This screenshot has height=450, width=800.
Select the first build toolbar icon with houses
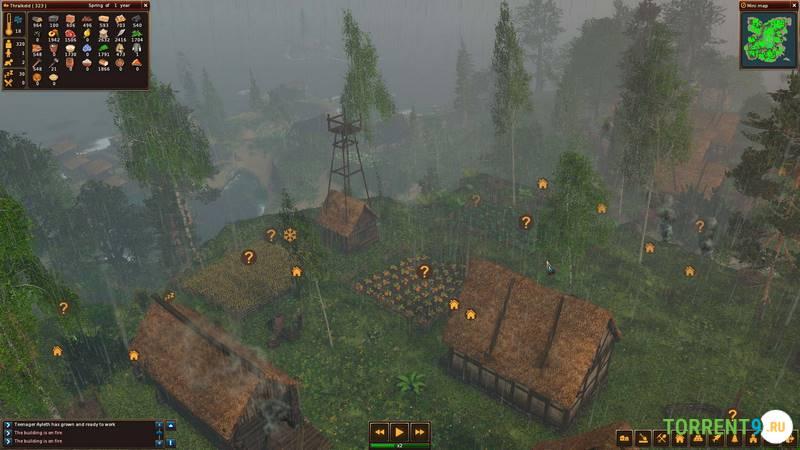click(626, 438)
